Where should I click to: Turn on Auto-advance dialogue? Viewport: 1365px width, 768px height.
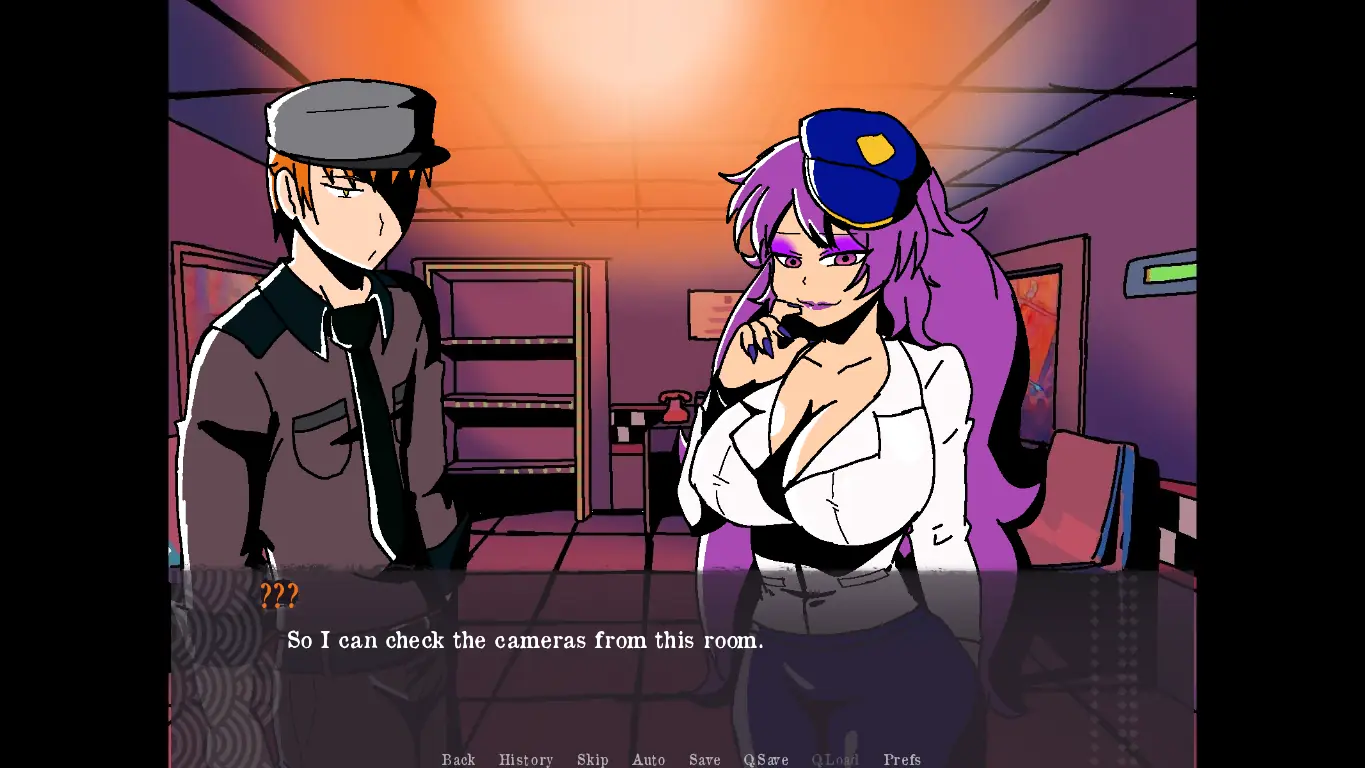(x=648, y=760)
